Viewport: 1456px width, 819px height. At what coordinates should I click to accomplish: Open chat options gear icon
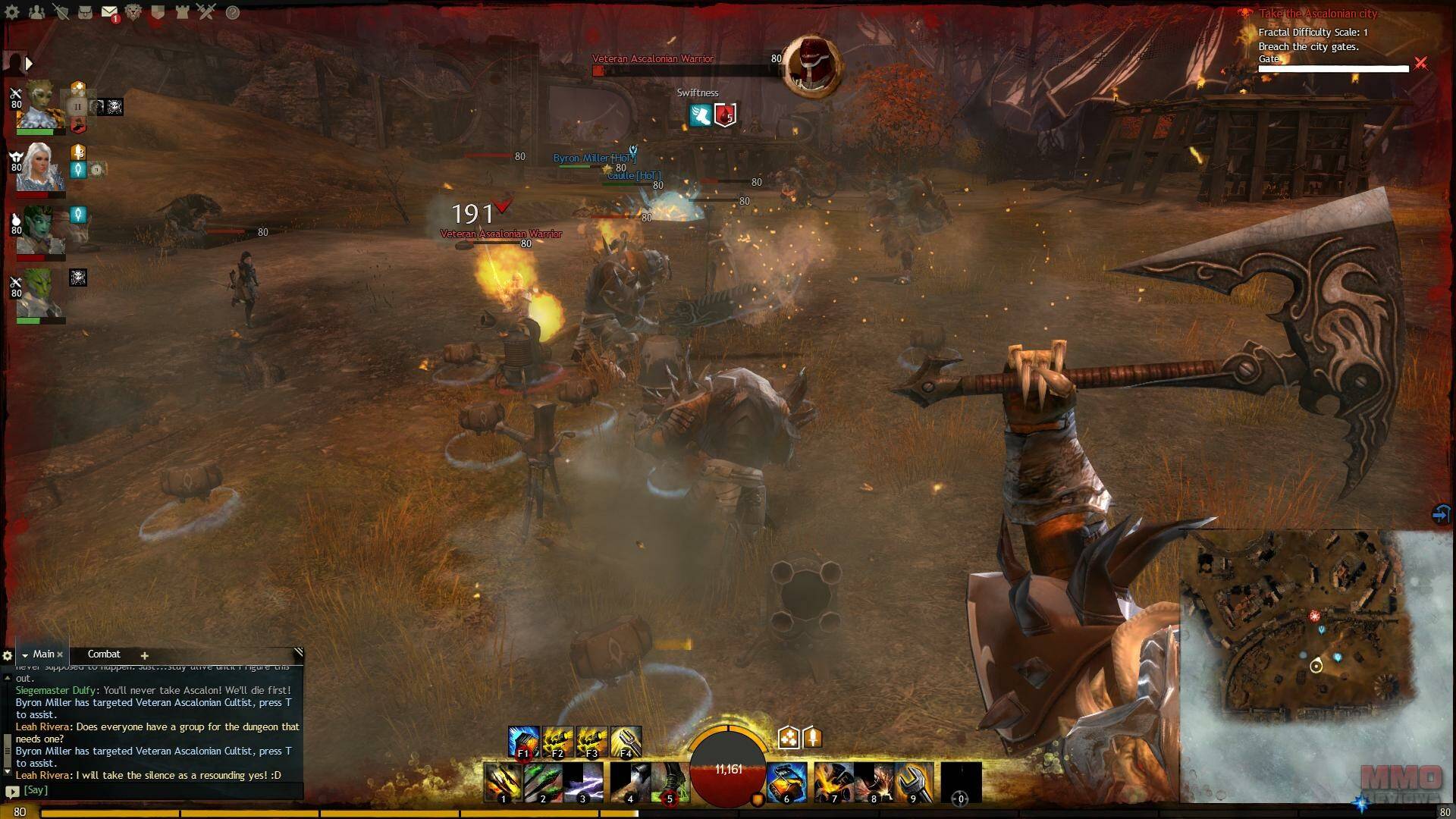[8, 656]
